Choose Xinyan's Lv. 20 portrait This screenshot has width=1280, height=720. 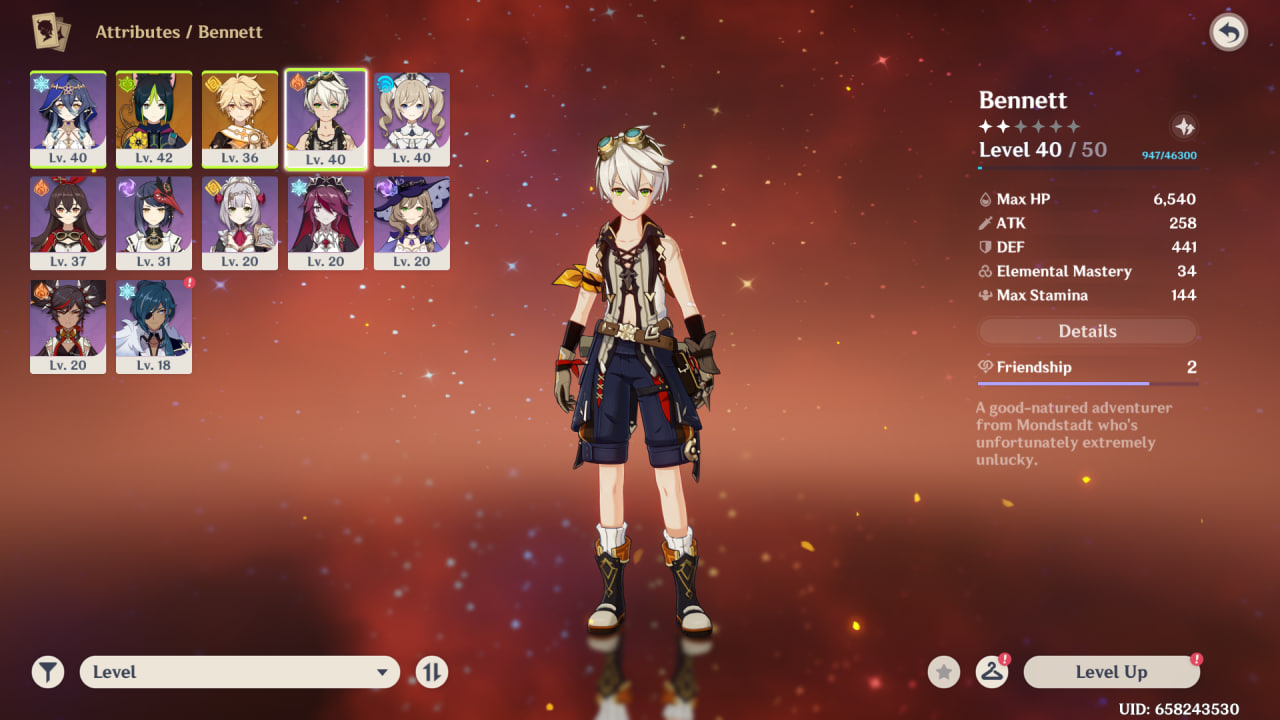click(x=68, y=326)
